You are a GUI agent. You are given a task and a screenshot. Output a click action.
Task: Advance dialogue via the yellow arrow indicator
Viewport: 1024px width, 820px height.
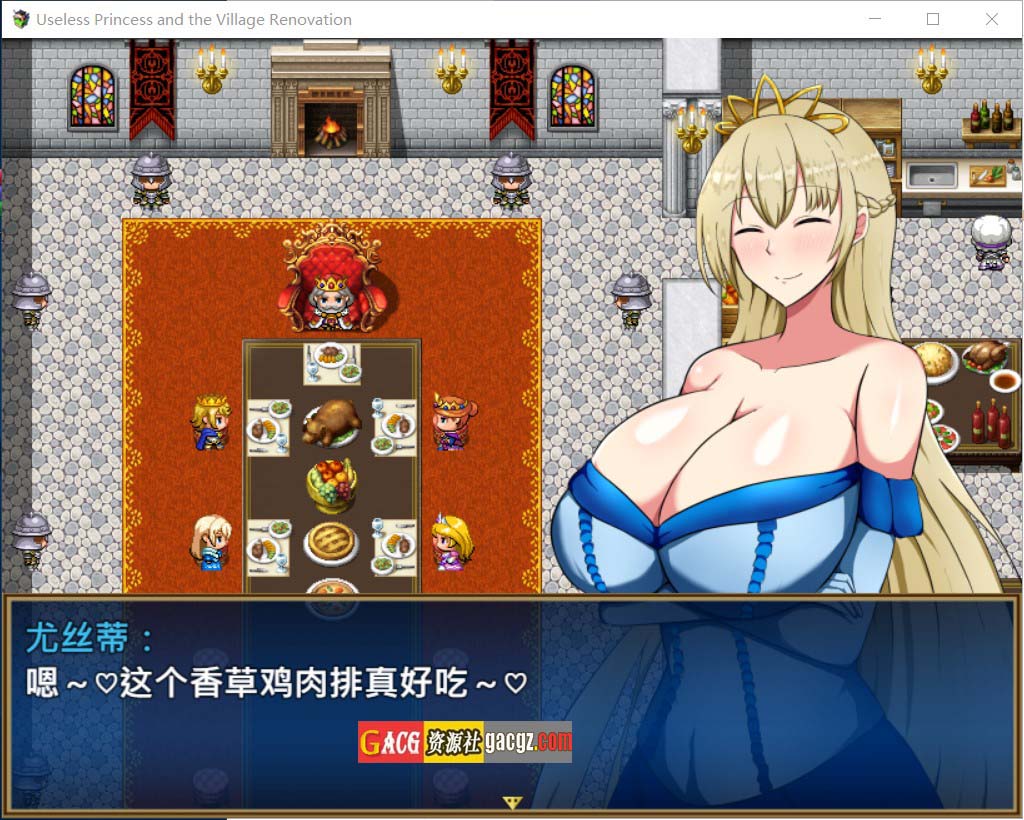[513, 801]
